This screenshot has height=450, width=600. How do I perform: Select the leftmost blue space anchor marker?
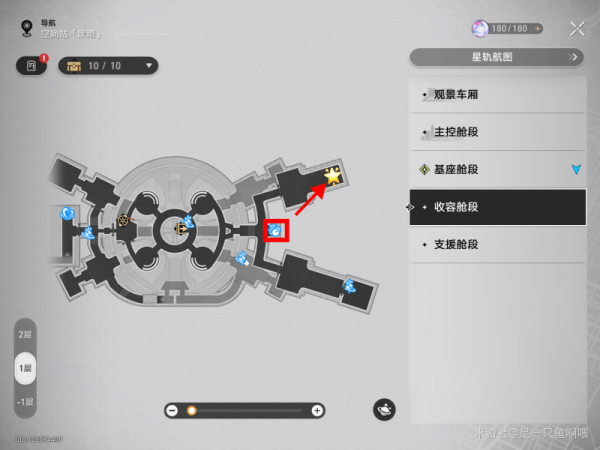point(67,213)
